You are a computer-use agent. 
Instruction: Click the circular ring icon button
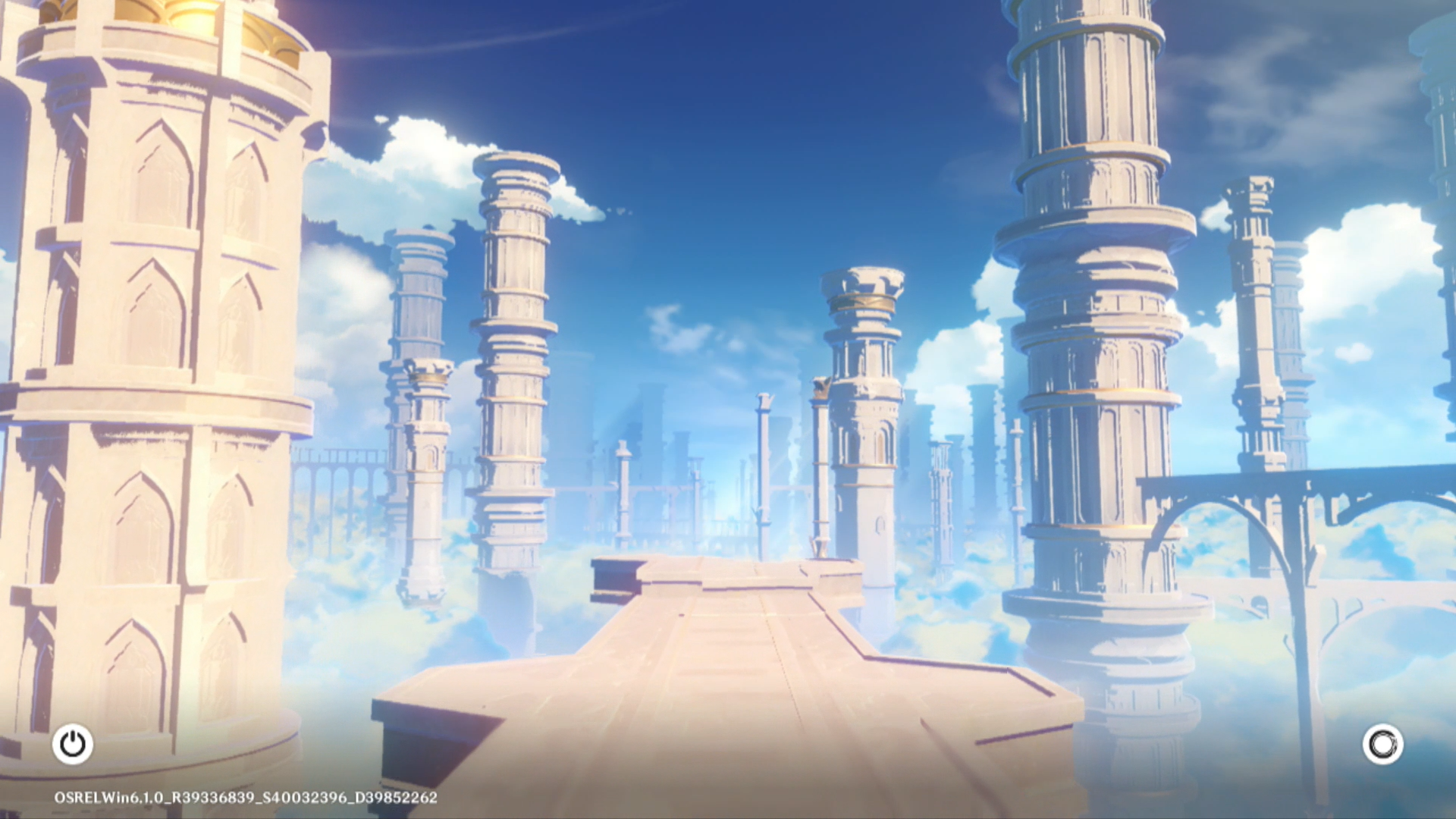(1382, 744)
